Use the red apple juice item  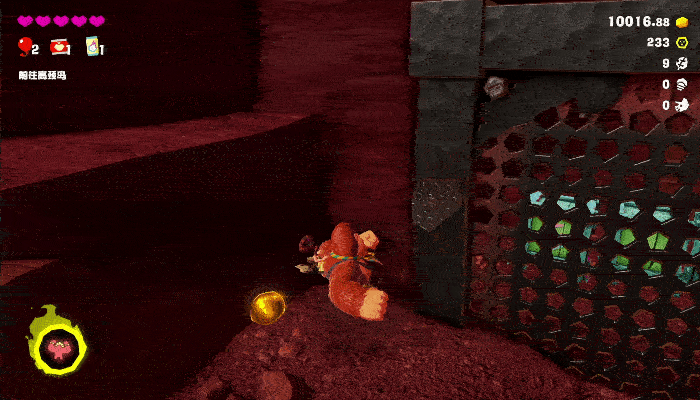58,46
